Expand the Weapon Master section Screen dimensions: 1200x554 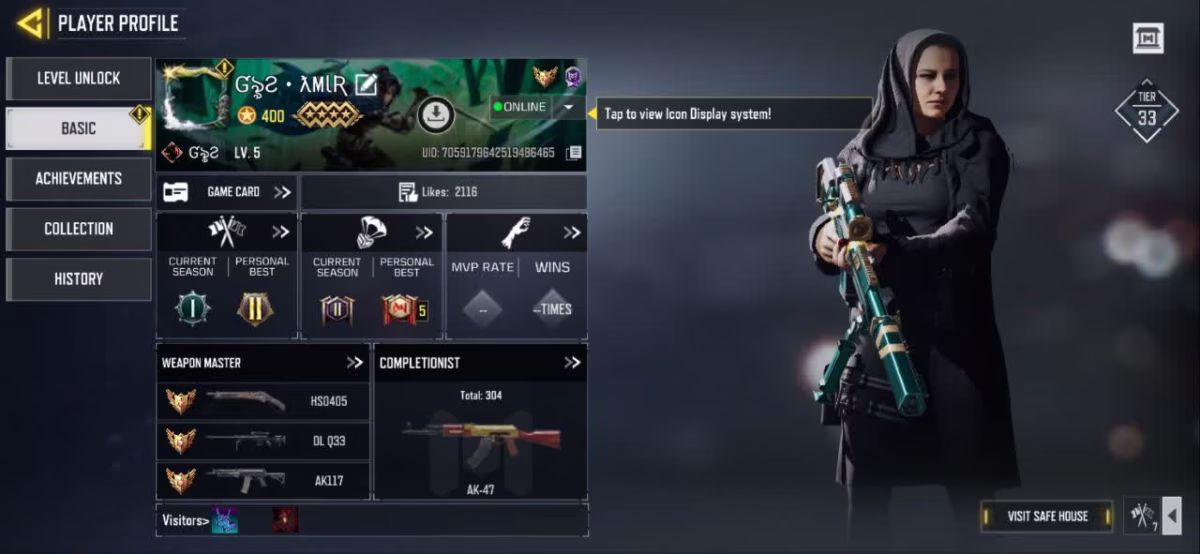pos(355,363)
